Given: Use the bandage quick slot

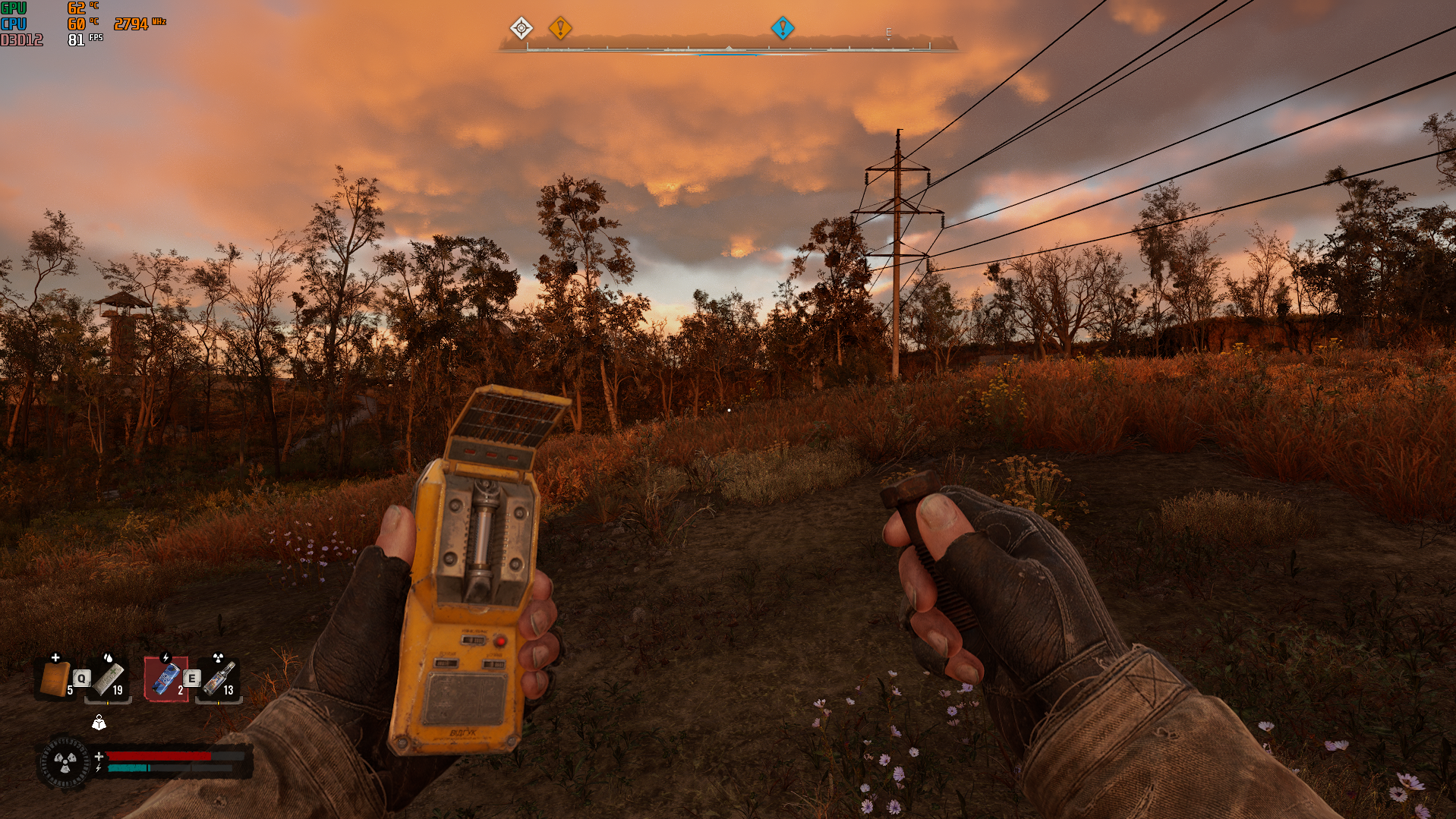Looking at the screenshot, I should pos(109,679).
